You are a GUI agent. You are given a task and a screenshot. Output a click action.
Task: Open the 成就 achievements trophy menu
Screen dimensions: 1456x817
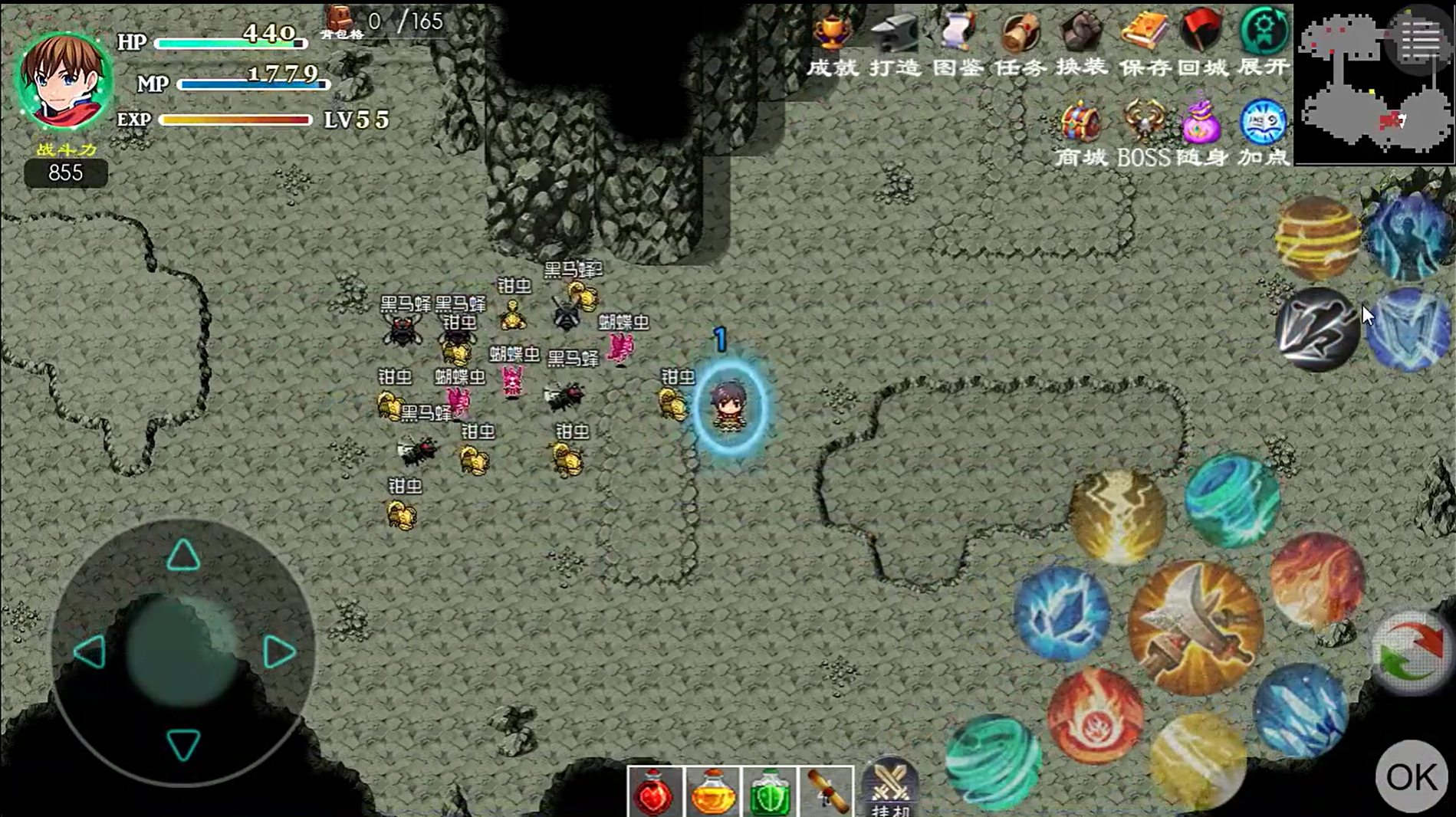pos(833,44)
